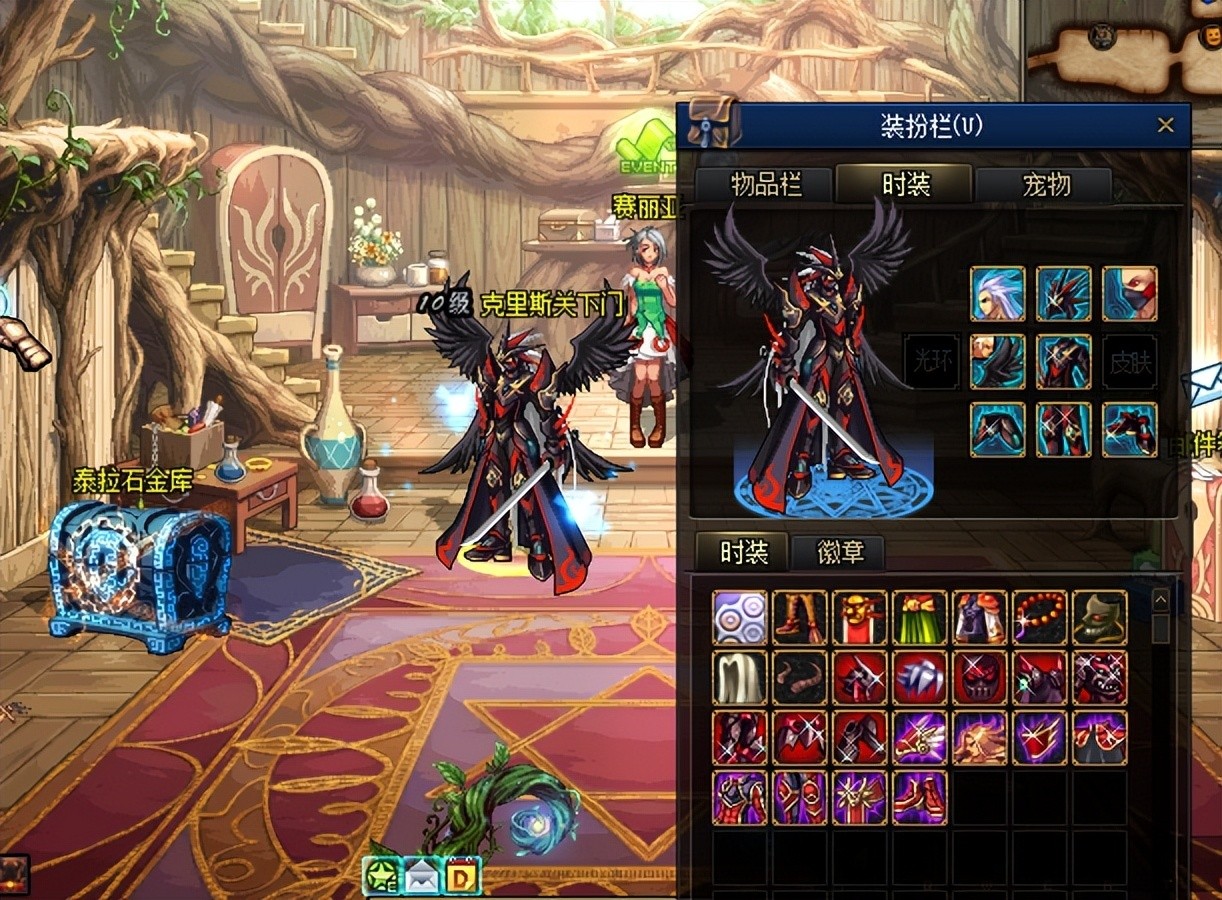Viewport: 1222px width, 900px height.
Task: Open the 宠物 pet tab
Action: pos(1045,185)
